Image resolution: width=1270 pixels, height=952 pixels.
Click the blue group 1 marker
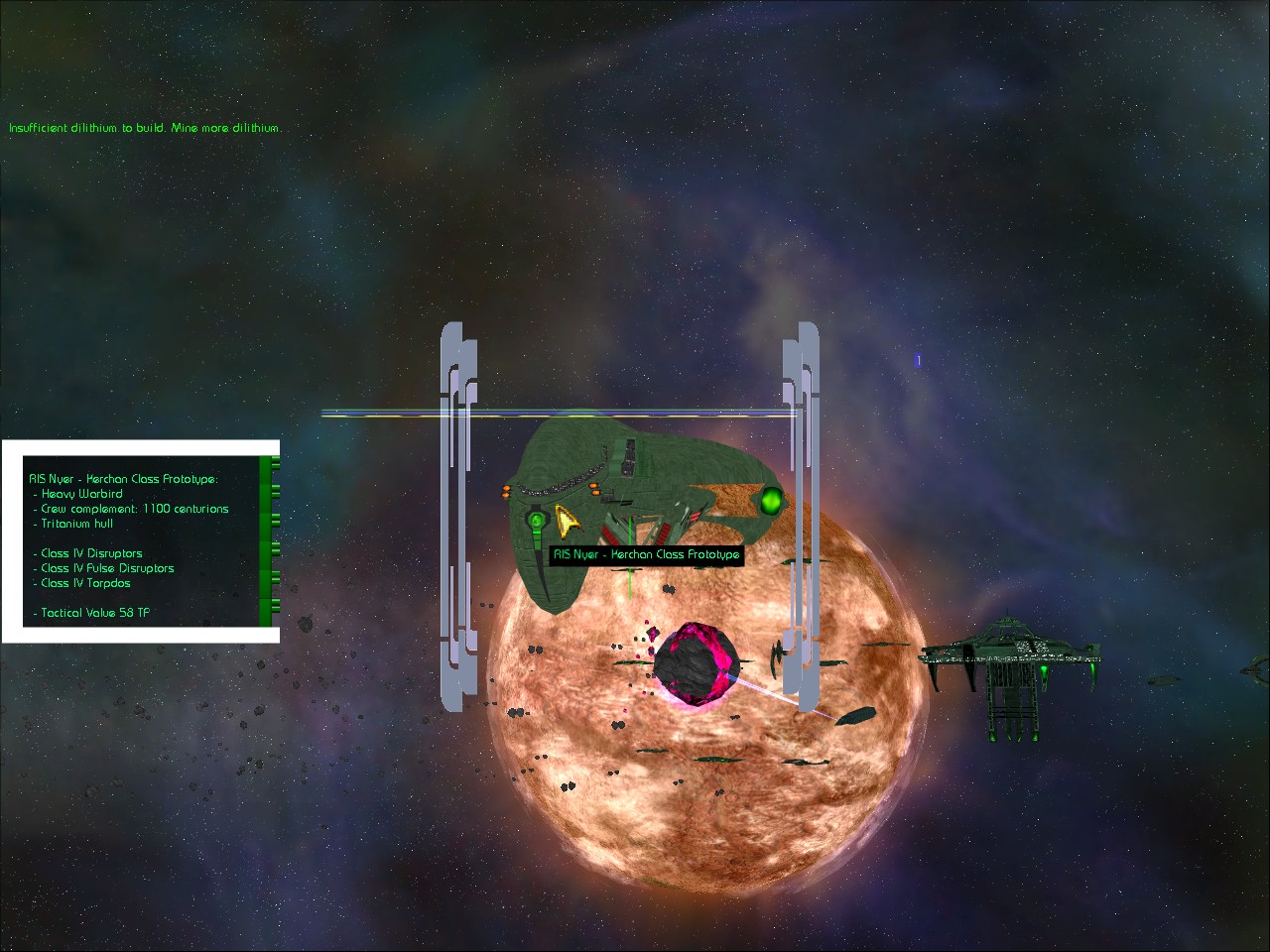[x=918, y=361]
